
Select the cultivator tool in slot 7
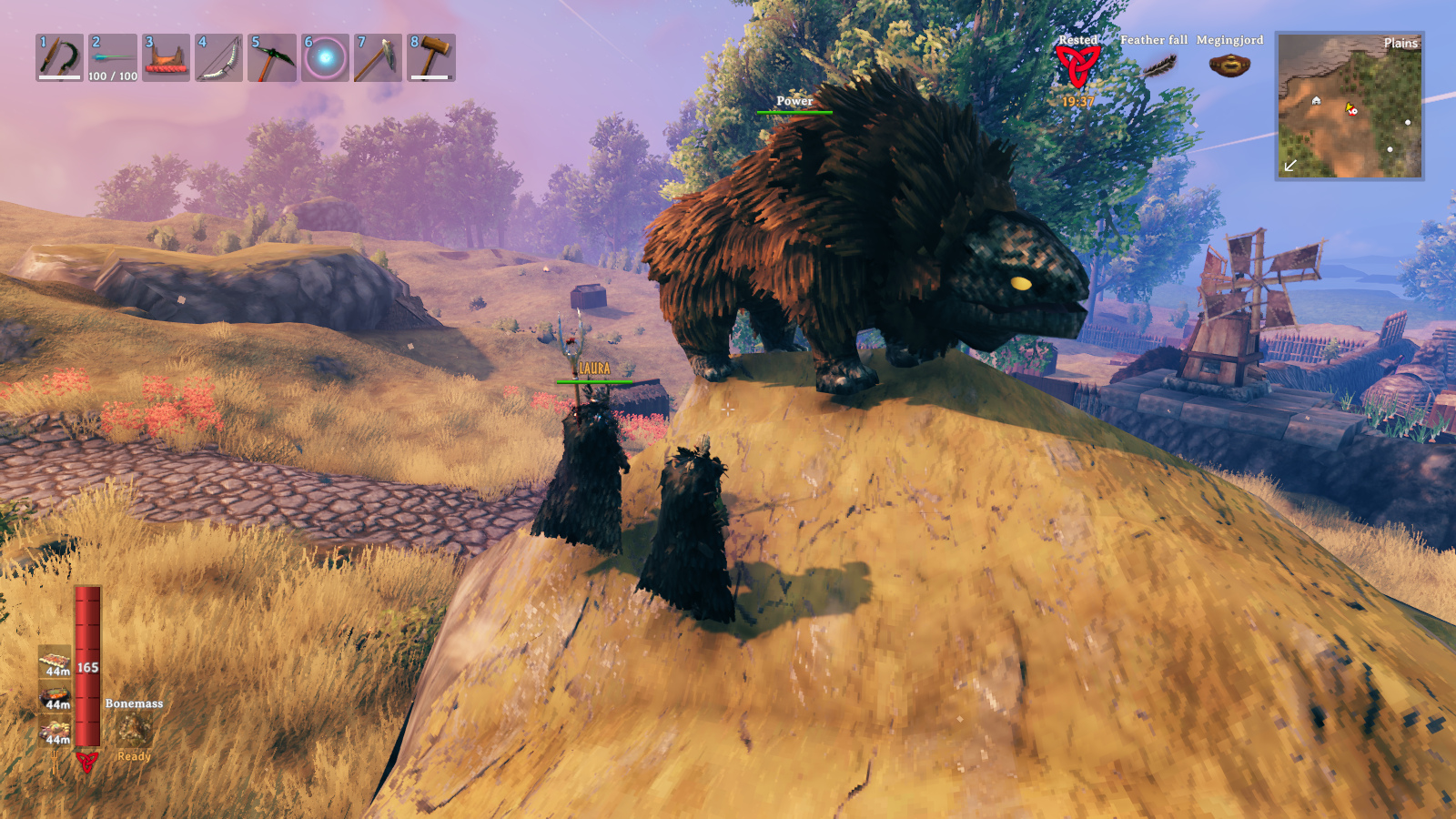point(378,57)
